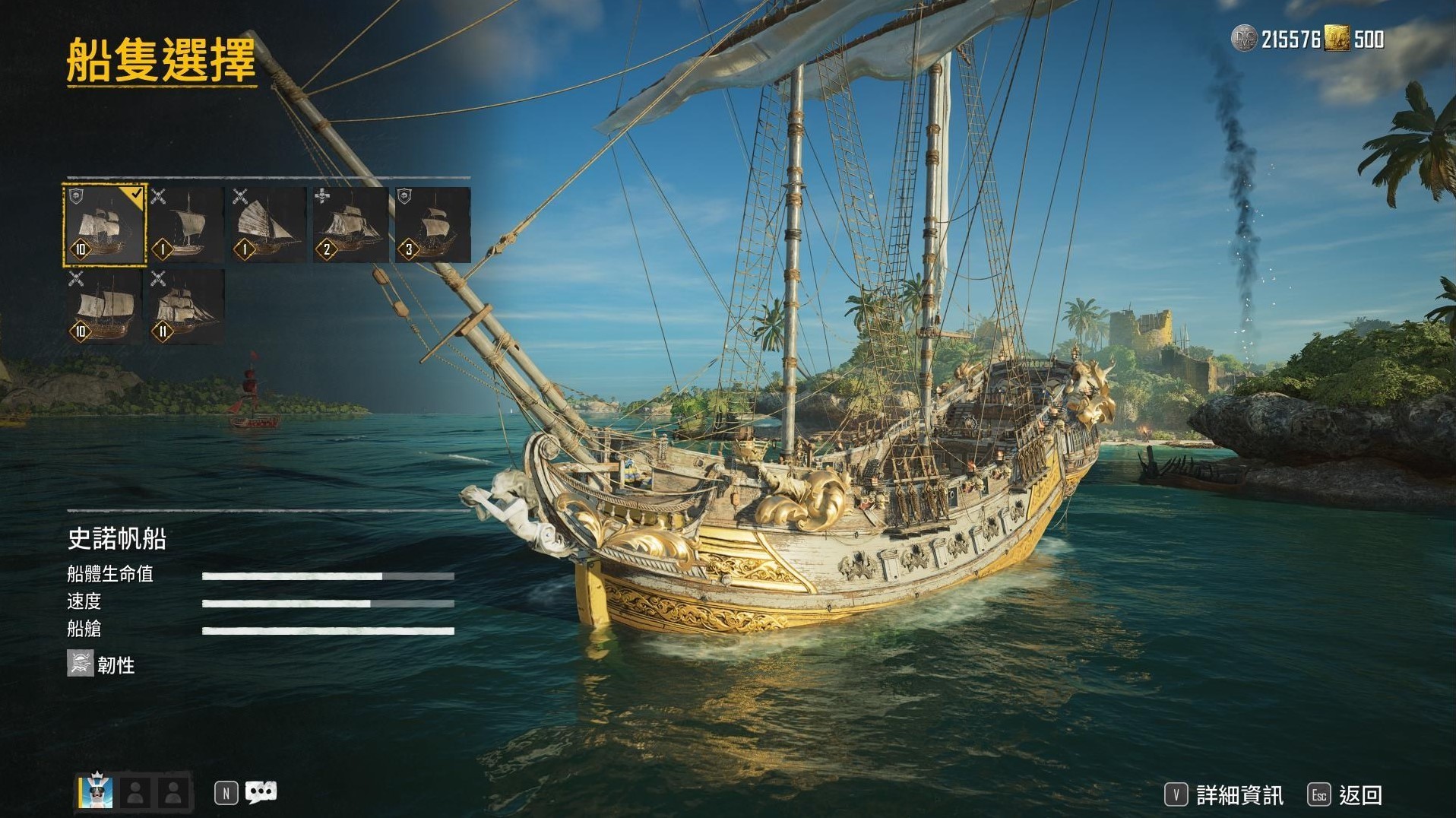Click the 返回 back button
The width and height of the screenshot is (1456, 818).
[x=1346, y=795]
